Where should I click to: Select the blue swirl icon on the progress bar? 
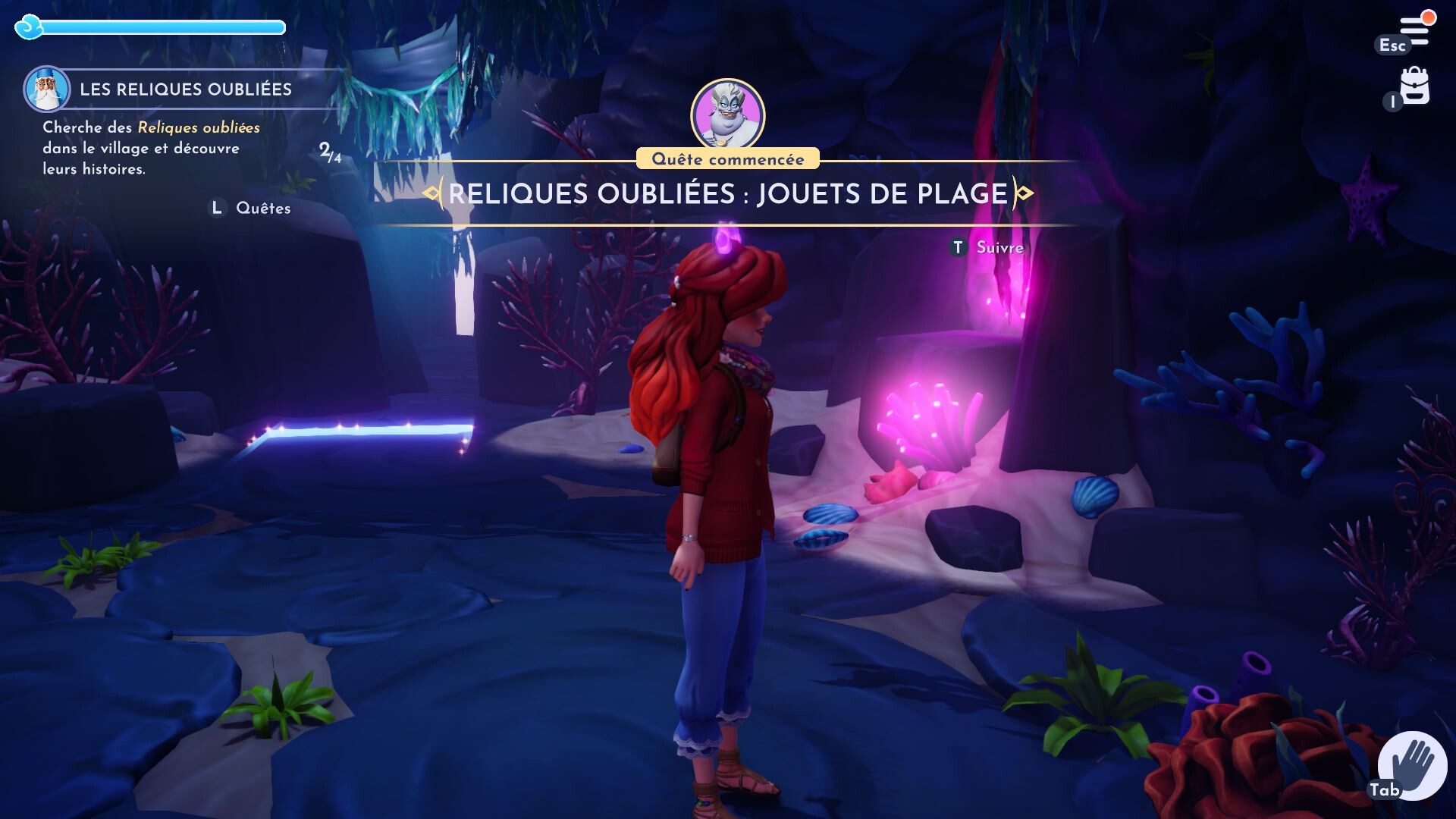(29, 27)
